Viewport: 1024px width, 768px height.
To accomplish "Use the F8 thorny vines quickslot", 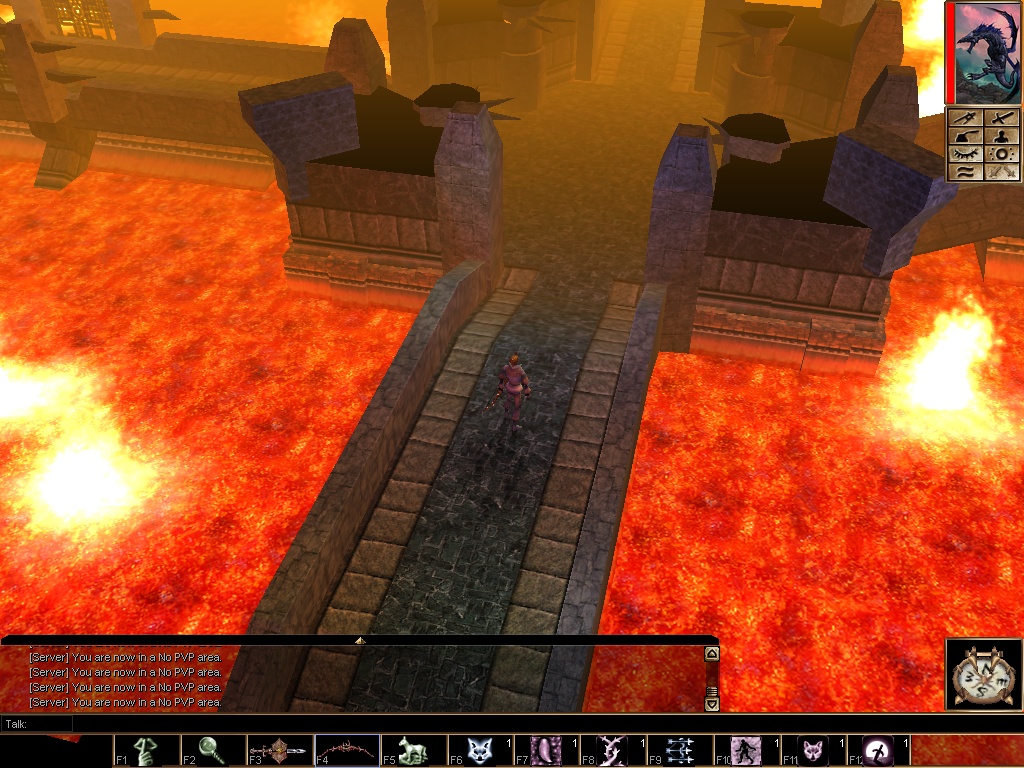I will [613, 750].
